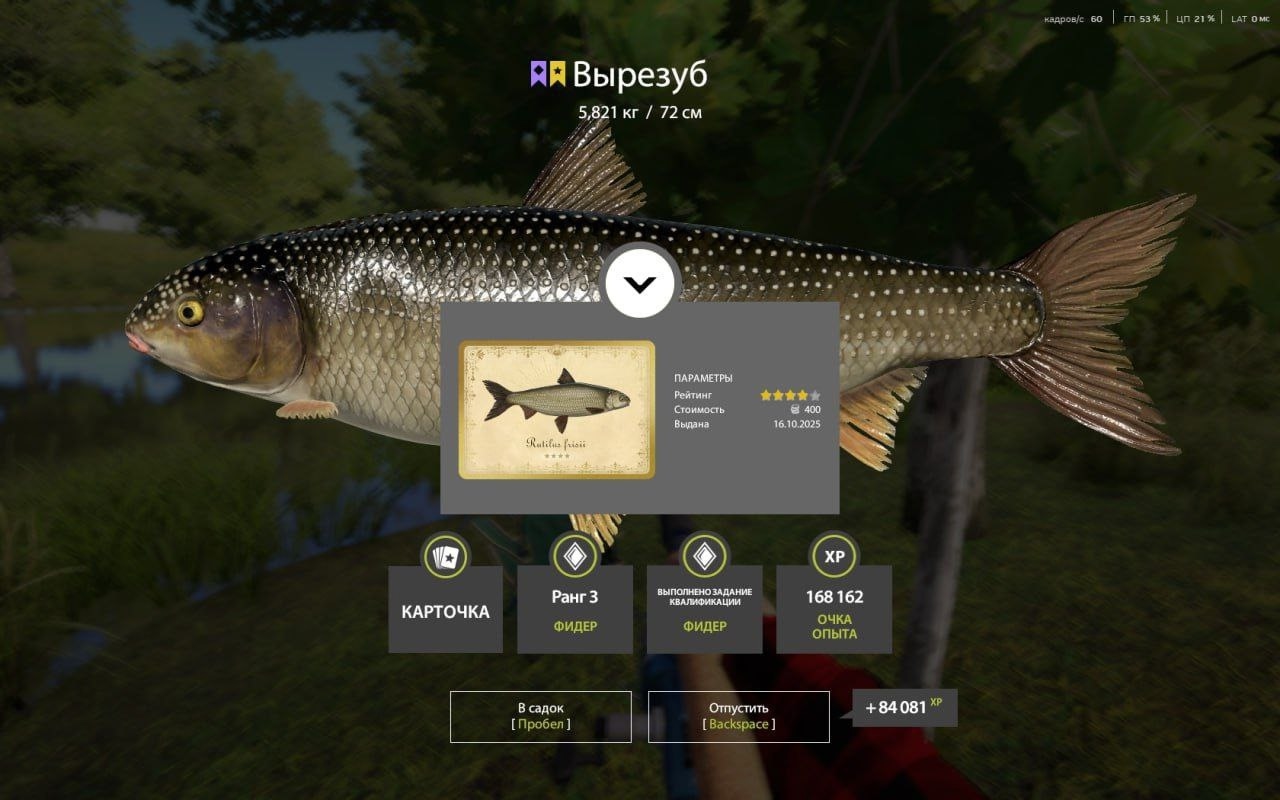Release the fish with Отпустить button

pyautogui.click(x=738, y=716)
